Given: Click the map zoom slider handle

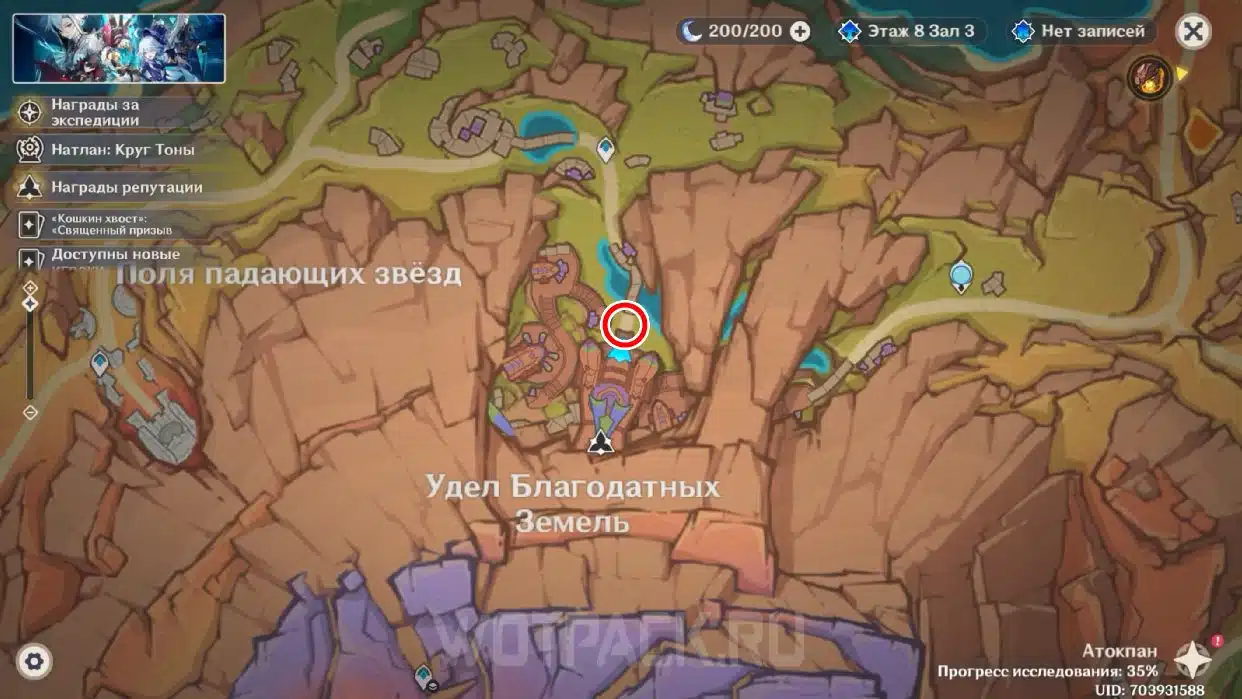Looking at the screenshot, I should (x=30, y=303).
